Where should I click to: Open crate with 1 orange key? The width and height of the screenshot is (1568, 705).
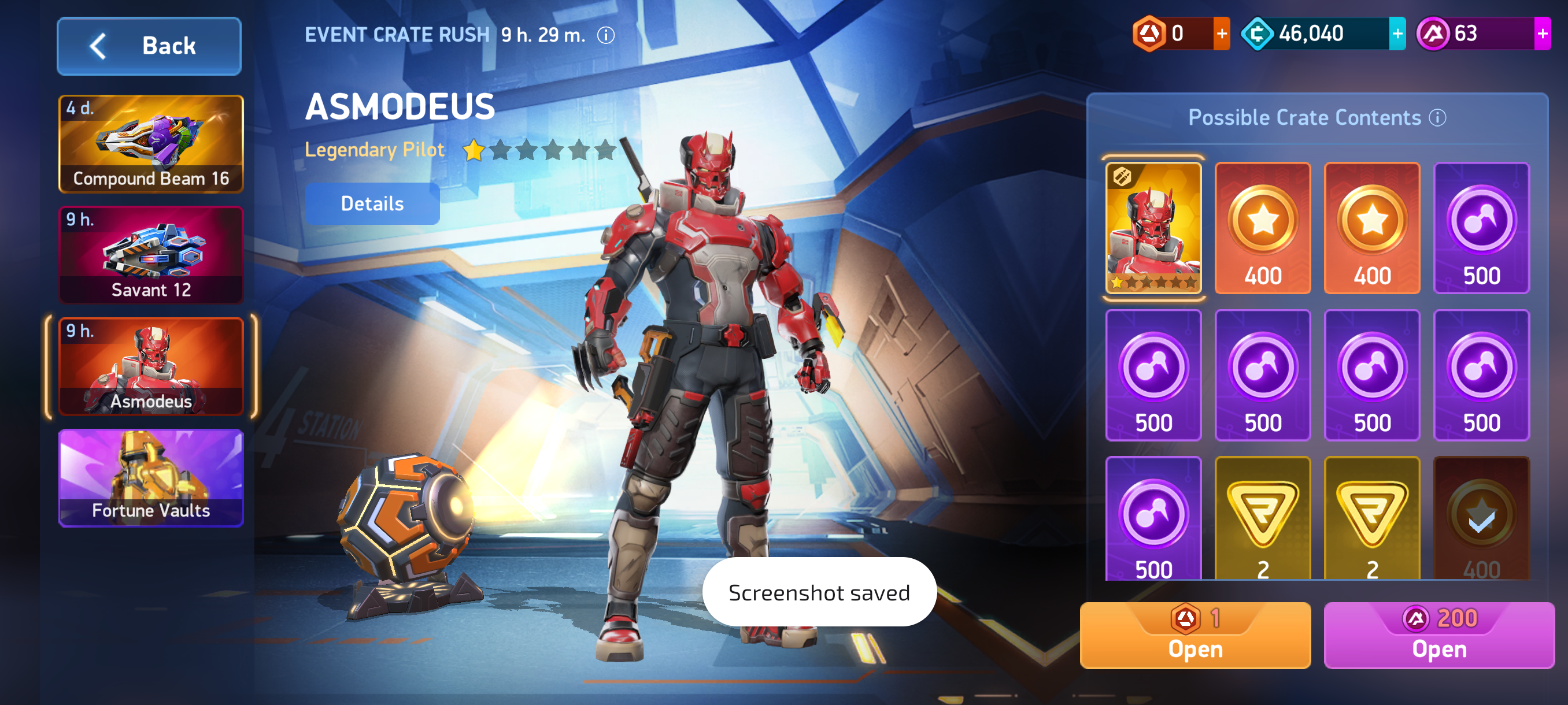pos(1195,636)
